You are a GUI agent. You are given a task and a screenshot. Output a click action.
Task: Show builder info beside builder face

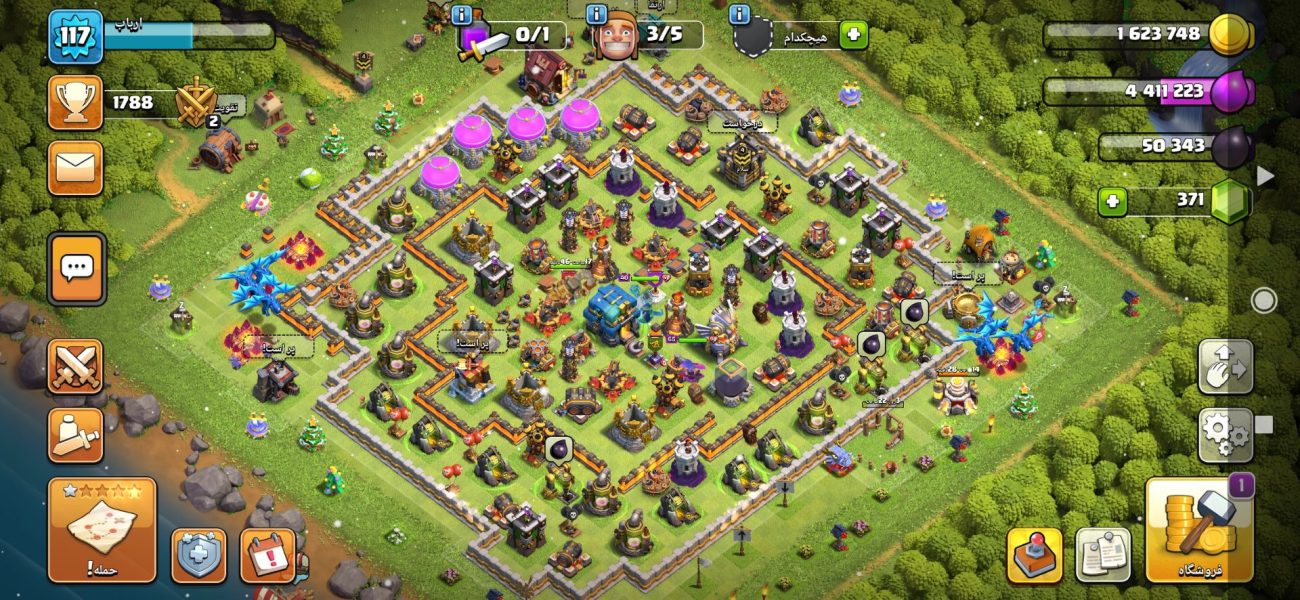click(597, 15)
